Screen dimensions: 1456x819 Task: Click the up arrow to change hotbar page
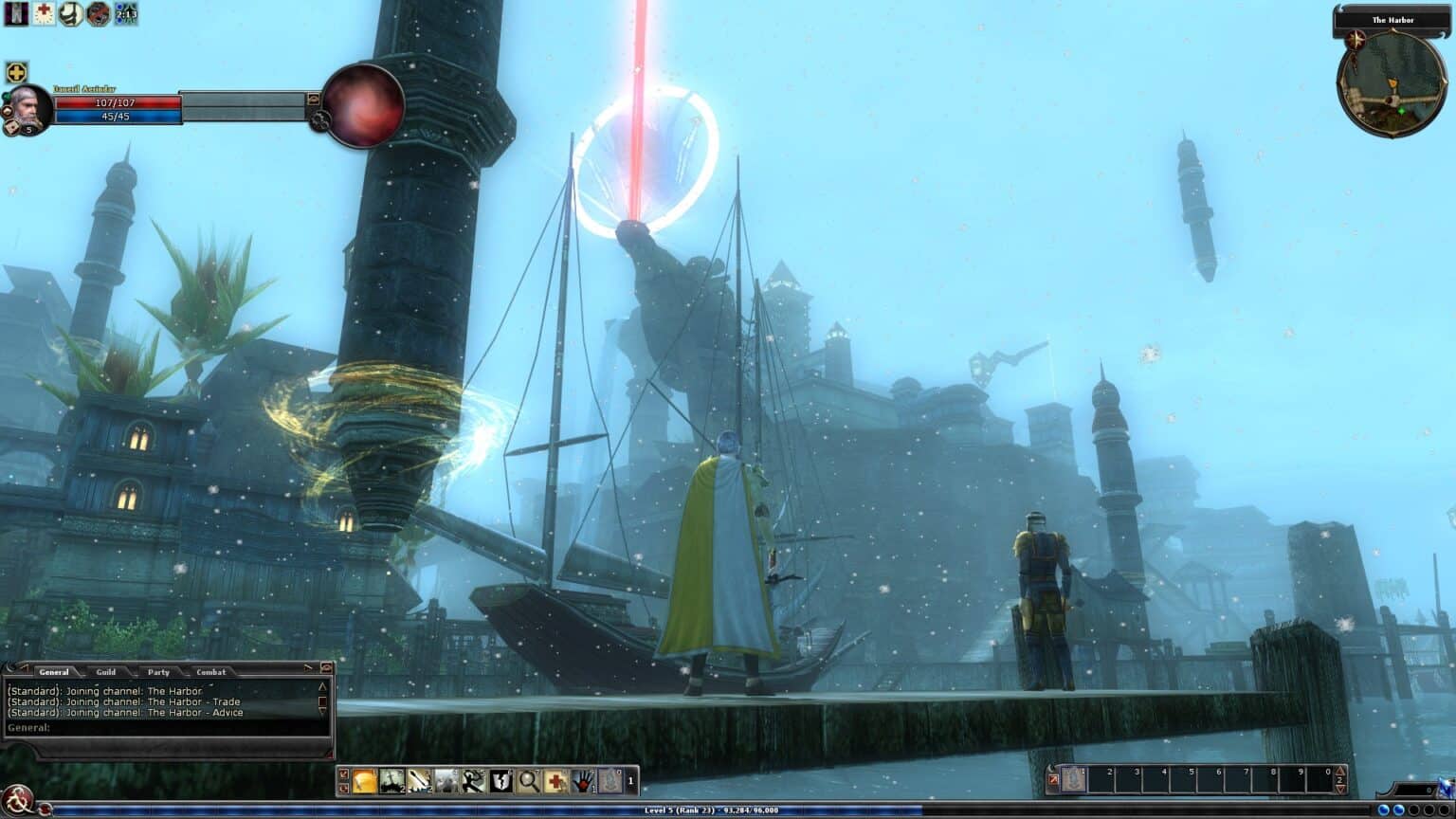tap(1341, 771)
